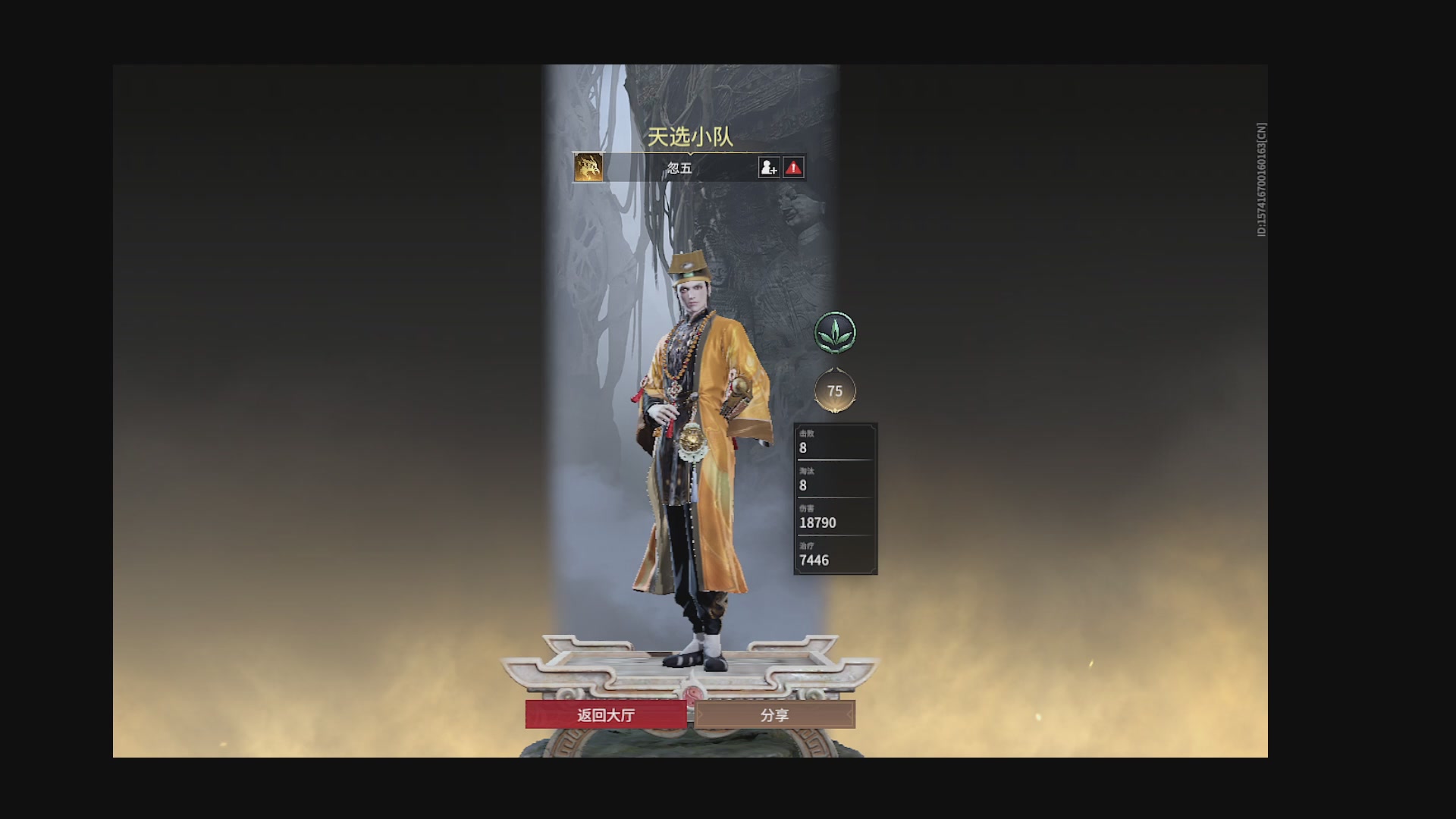
Task: Click the 分享 share button
Action: (773, 714)
